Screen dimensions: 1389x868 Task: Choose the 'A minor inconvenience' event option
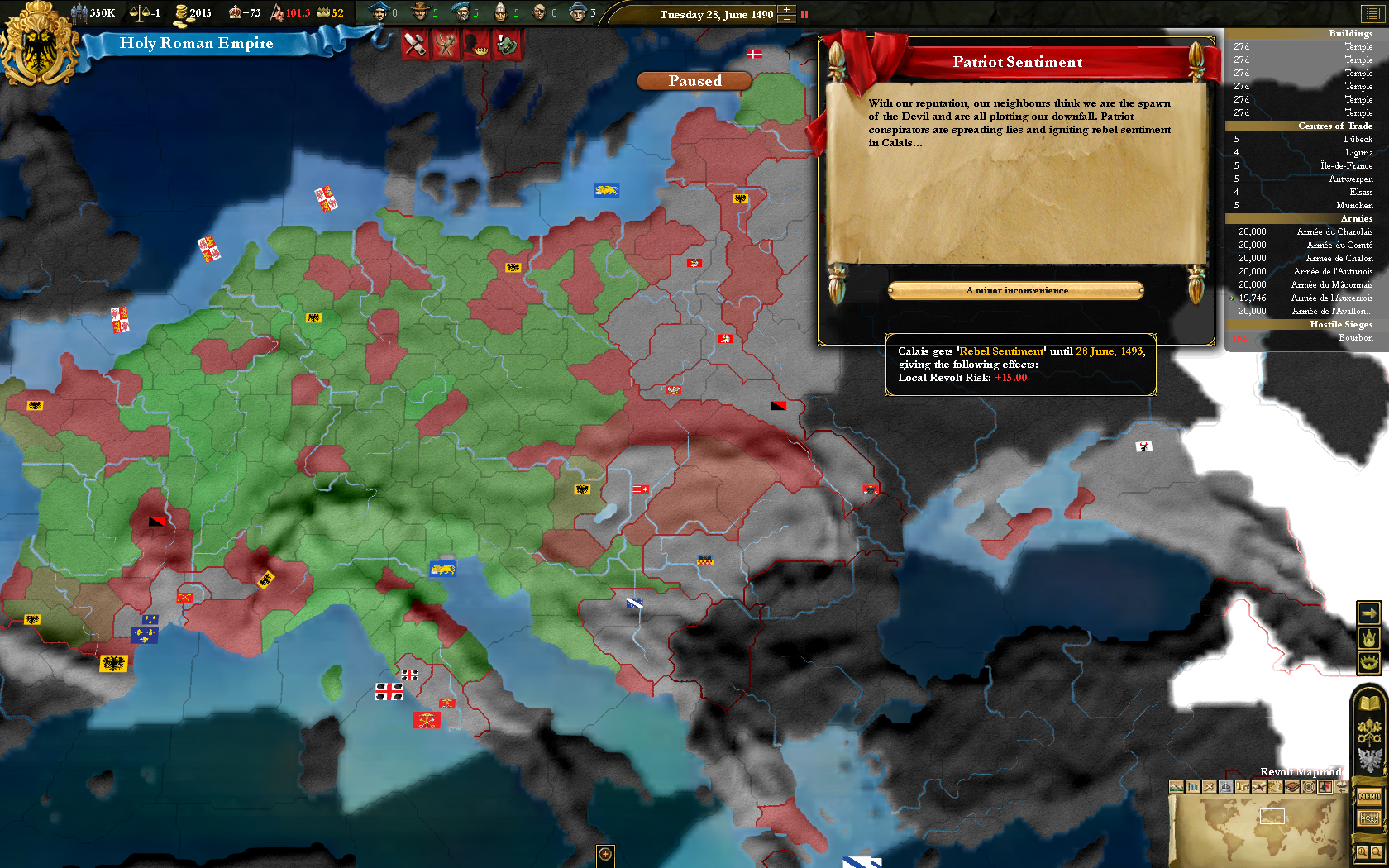[1016, 291]
